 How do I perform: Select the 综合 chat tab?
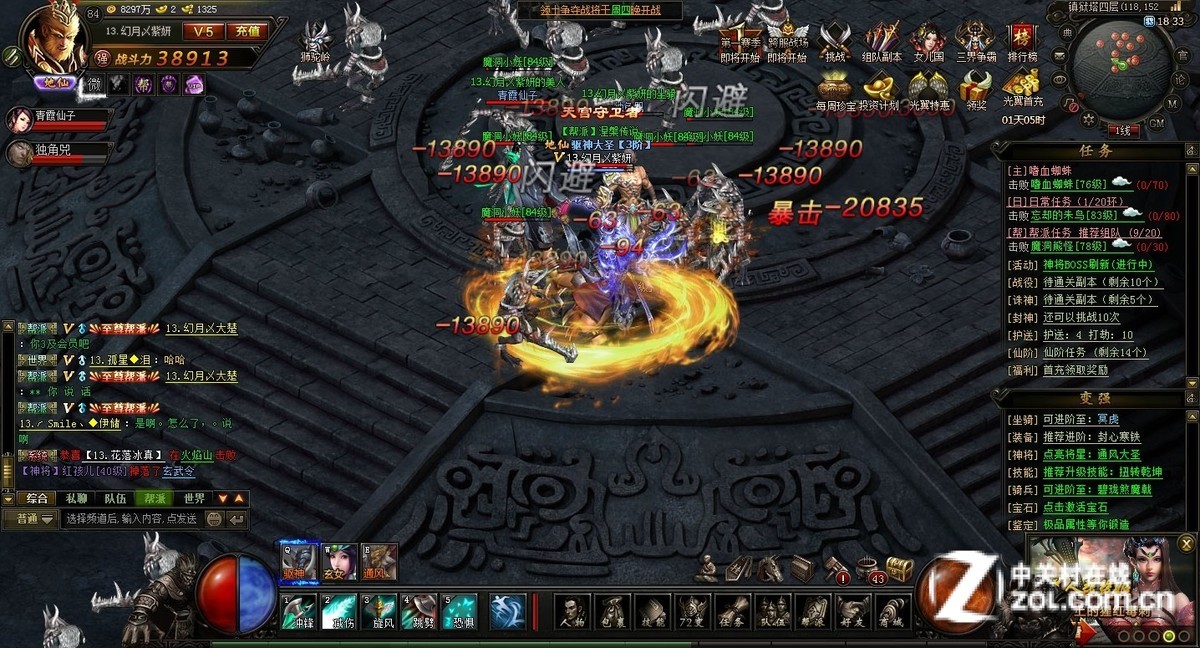(37, 498)
